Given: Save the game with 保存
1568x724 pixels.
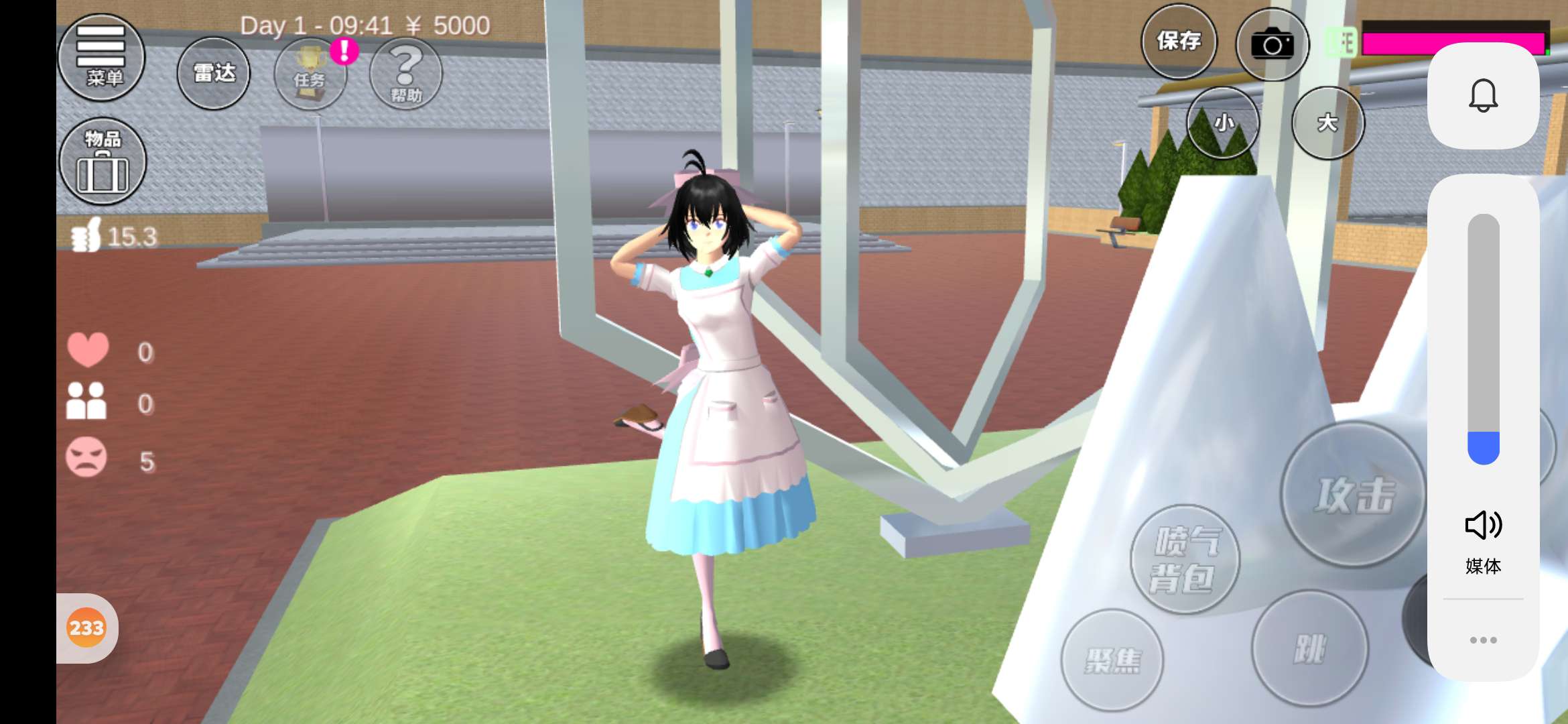Looking at the screenshot, I should 1179,42.
